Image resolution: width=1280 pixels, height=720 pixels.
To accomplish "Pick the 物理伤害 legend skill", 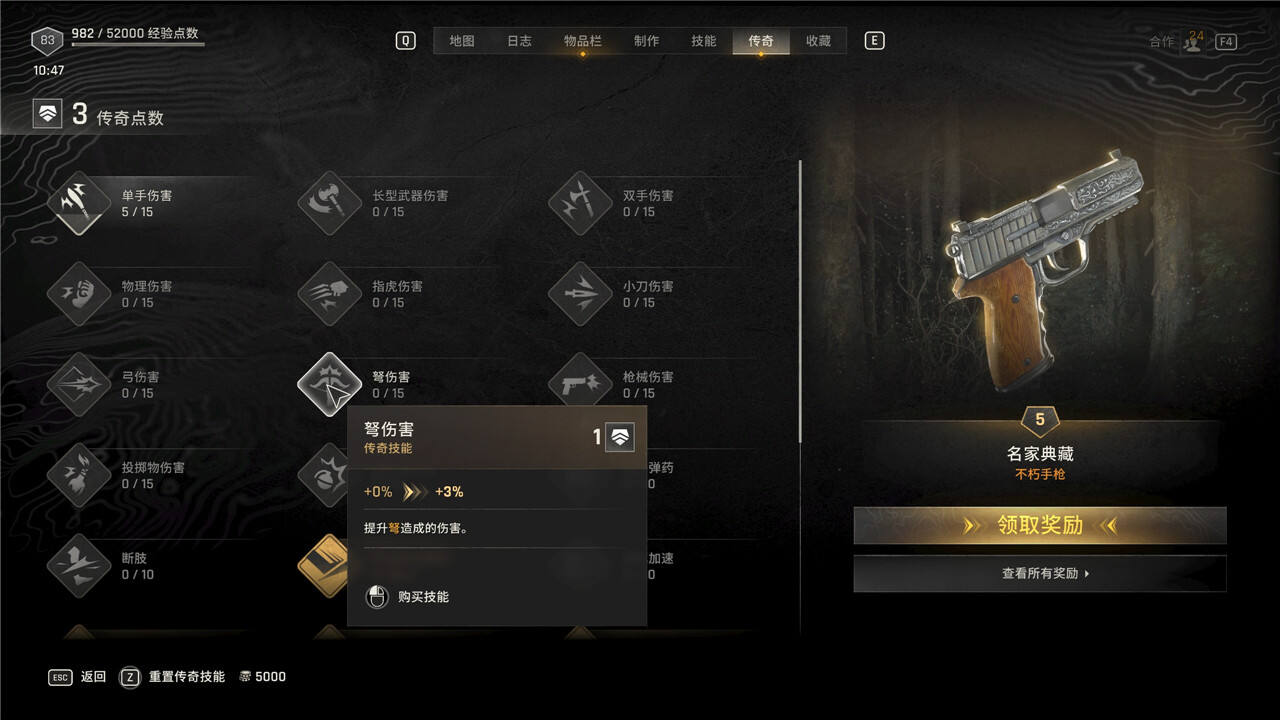I will tap(79, 294).
